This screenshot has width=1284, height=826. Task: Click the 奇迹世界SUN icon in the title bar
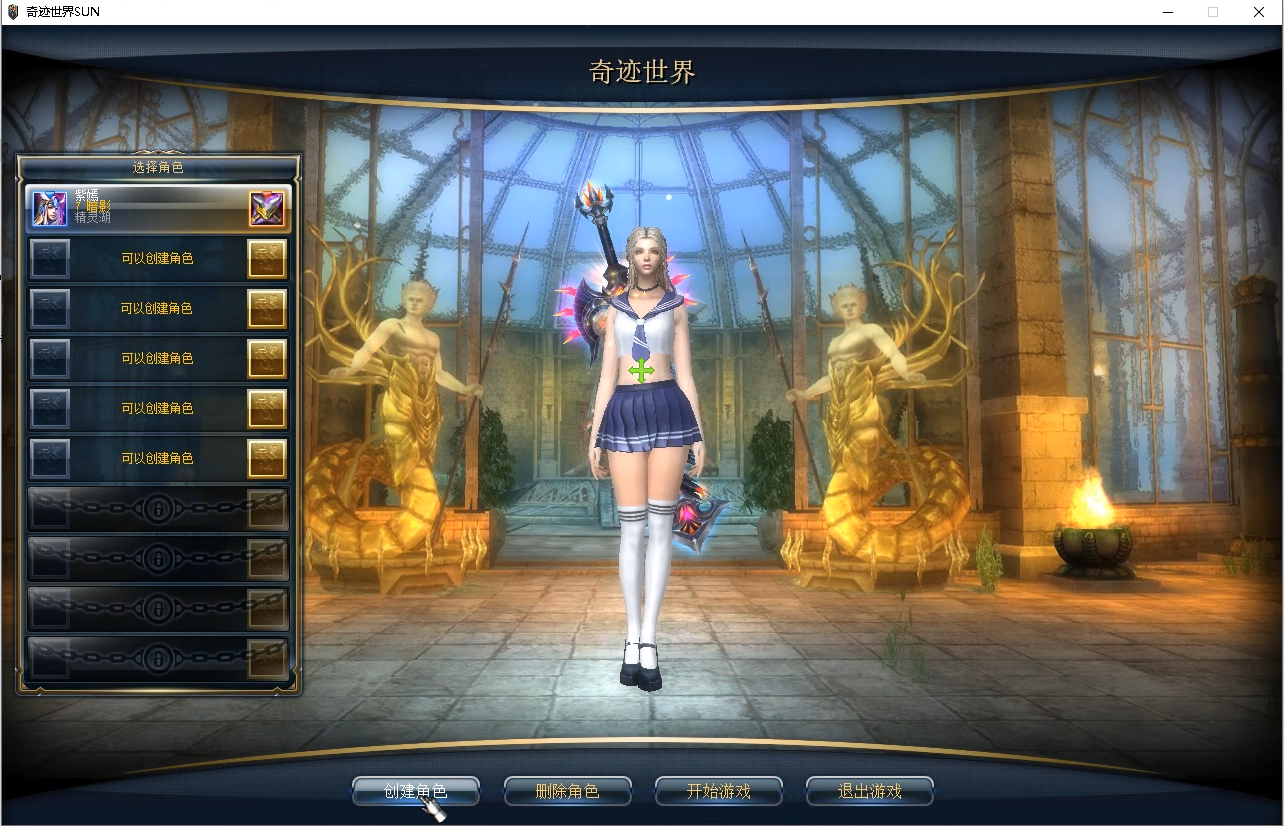[11, 11]
